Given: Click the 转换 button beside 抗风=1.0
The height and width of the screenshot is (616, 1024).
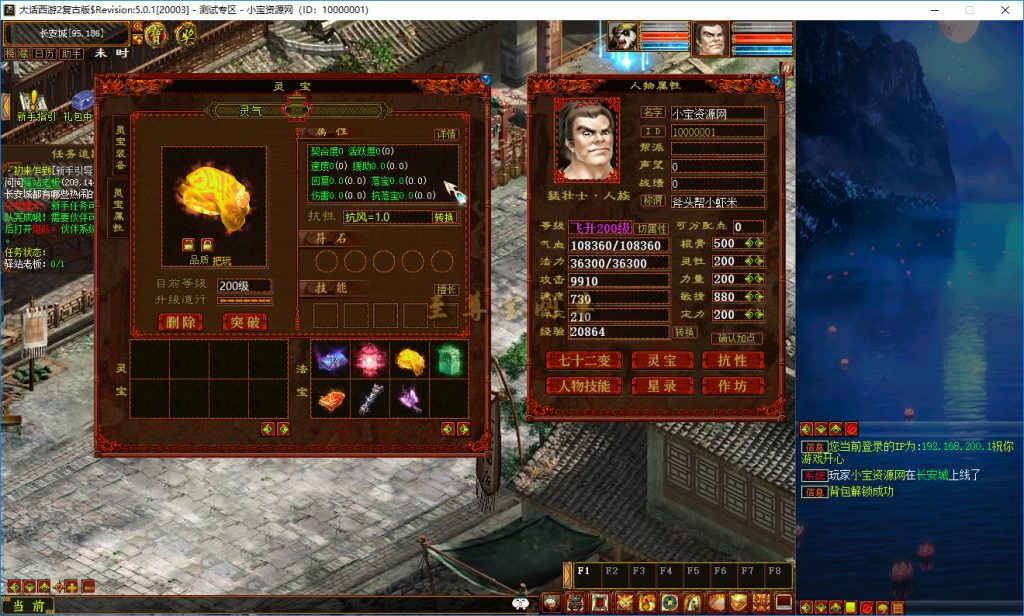Looking at the screenshot, I should click(445, 217).
